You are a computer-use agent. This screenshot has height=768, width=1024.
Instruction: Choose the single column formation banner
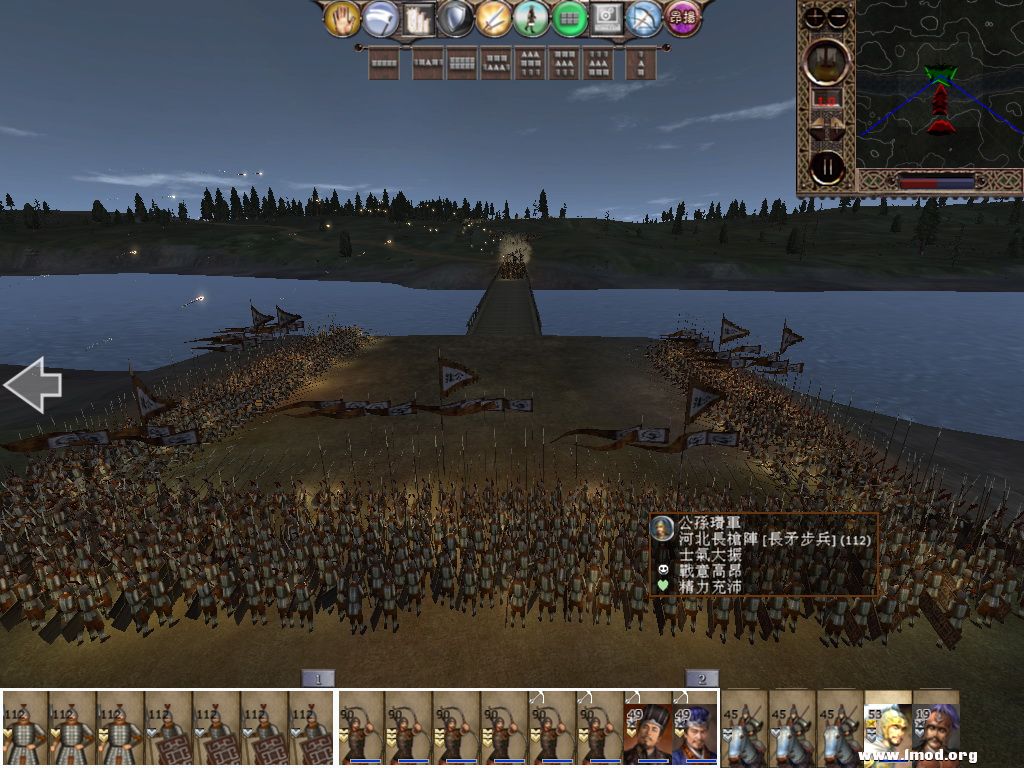(641, 63)
